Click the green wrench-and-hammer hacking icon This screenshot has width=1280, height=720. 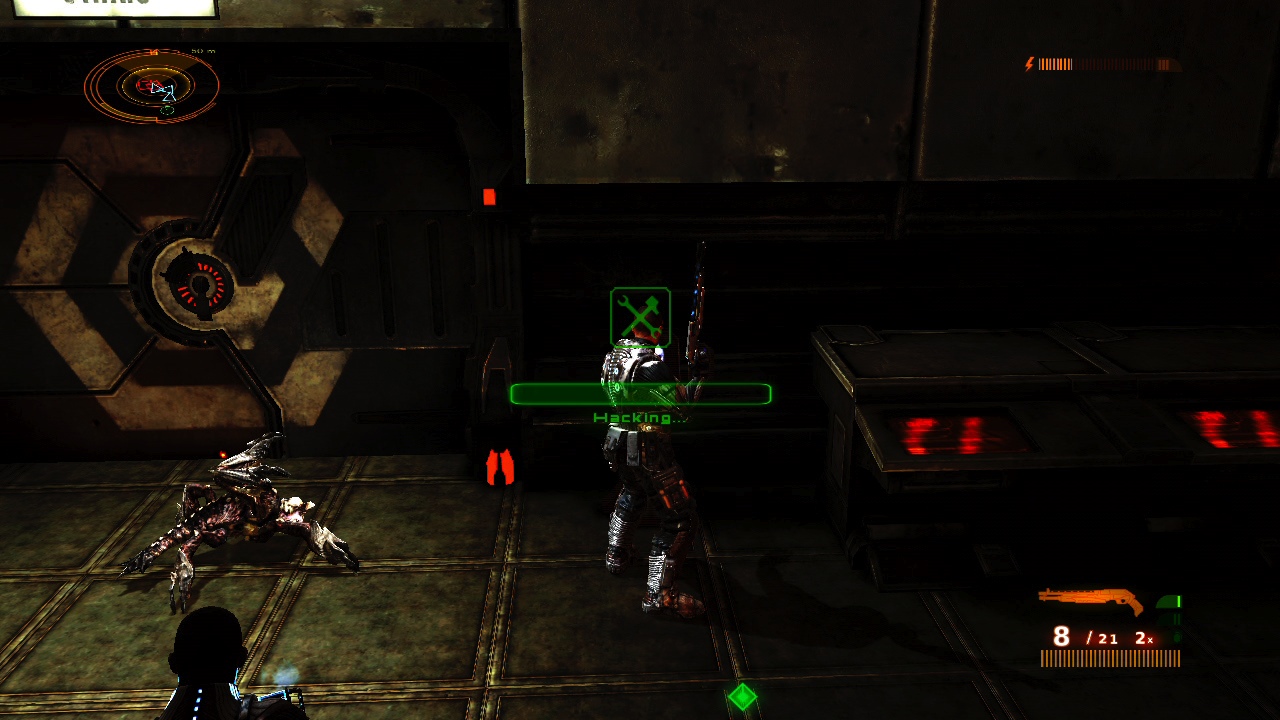(640, 318)
